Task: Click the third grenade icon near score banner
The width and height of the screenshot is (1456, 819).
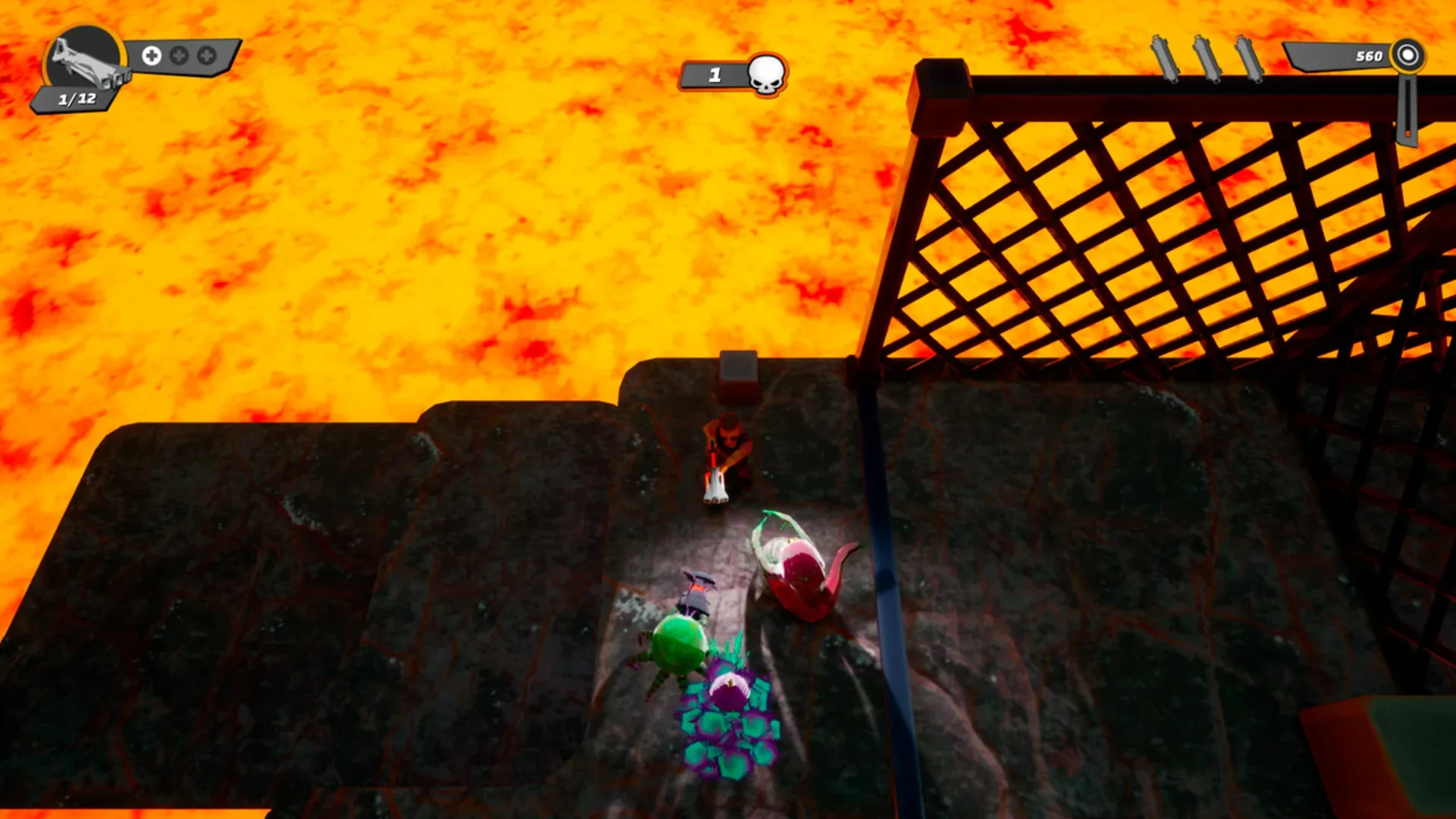Action: click(x=1249, y=59)
